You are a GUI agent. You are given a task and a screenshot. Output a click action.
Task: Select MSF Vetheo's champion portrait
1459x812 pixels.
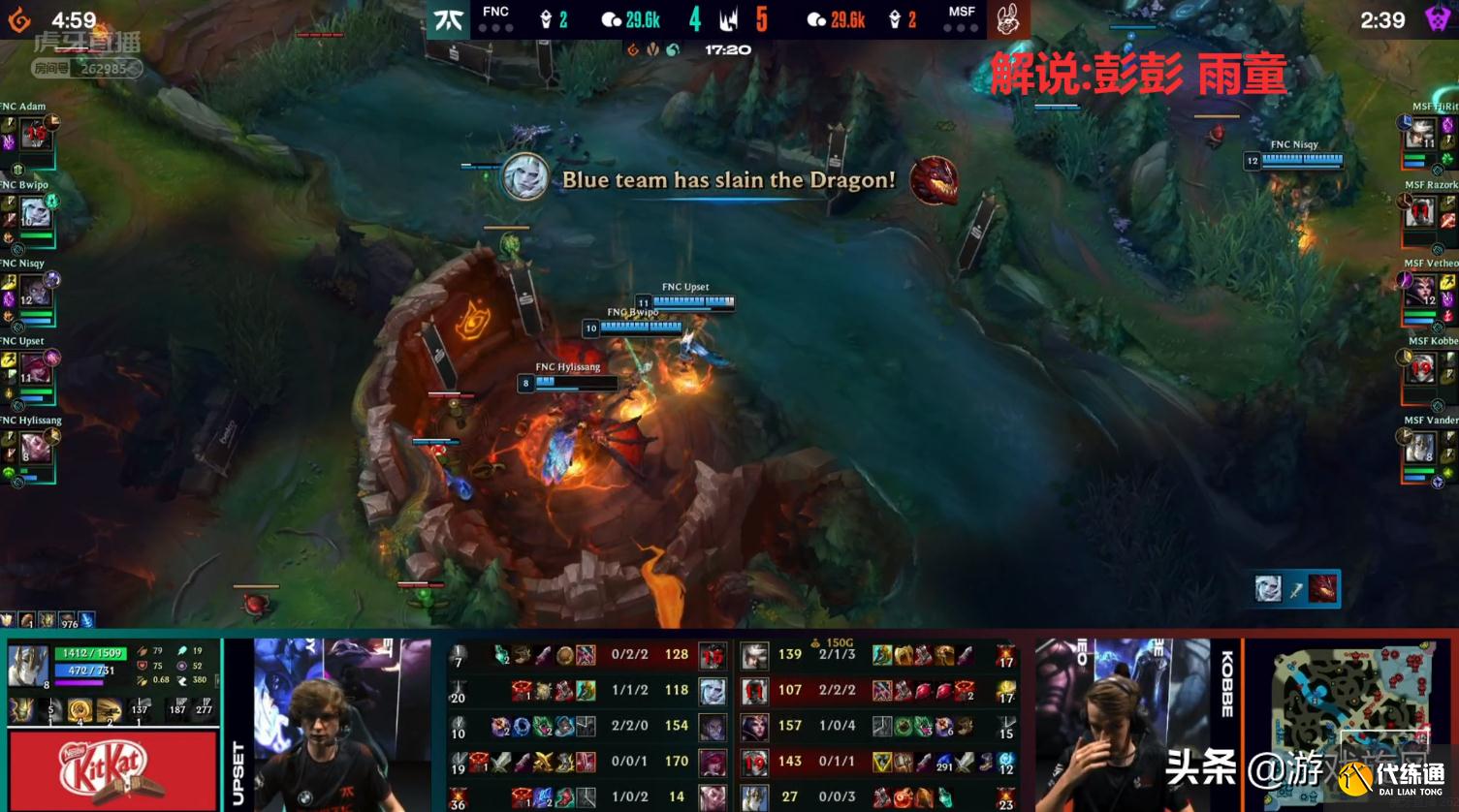(1422, 290)
